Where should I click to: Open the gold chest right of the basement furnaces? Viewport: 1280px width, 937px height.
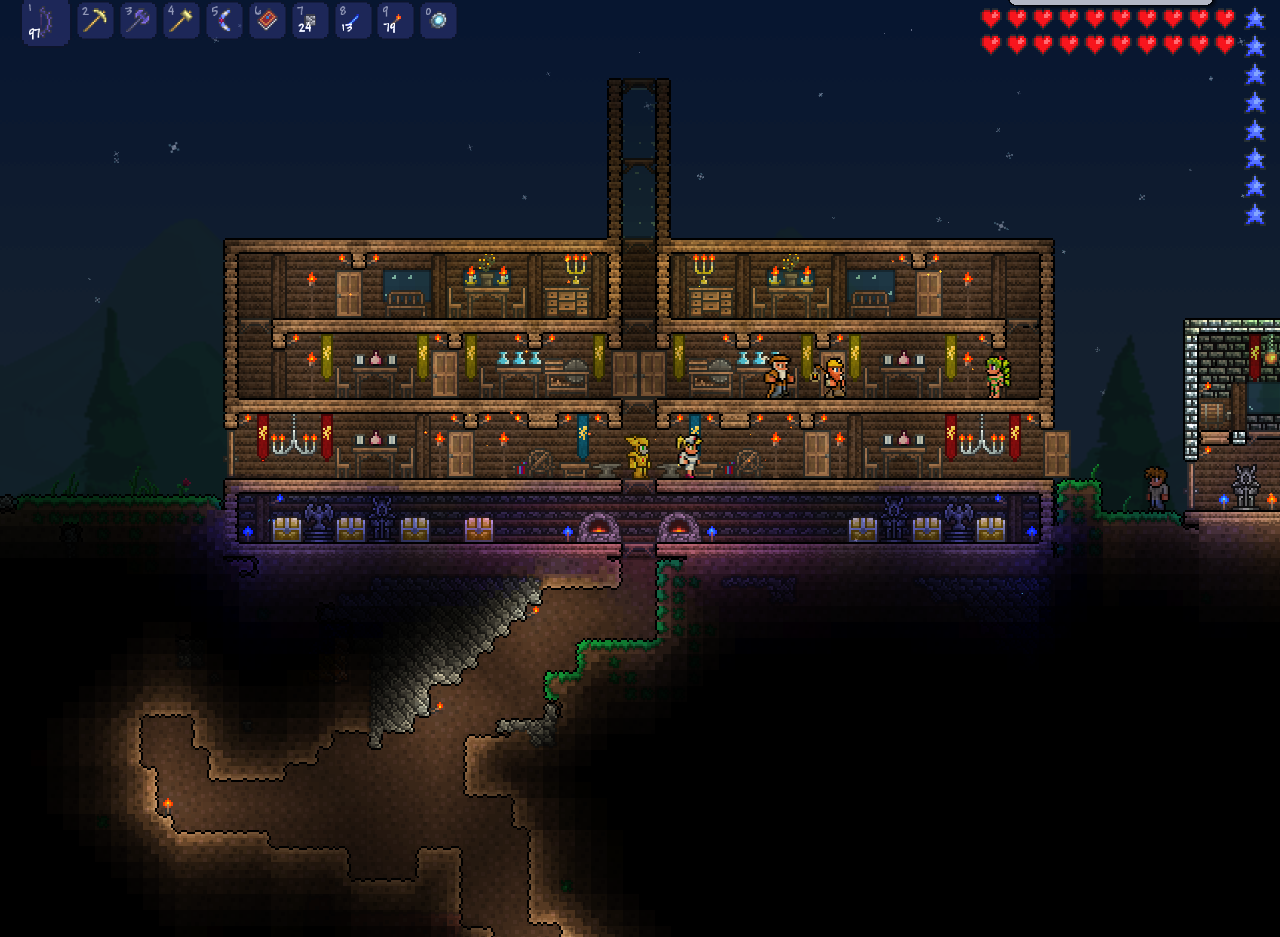pyautogui.click(x=862, y=527)
